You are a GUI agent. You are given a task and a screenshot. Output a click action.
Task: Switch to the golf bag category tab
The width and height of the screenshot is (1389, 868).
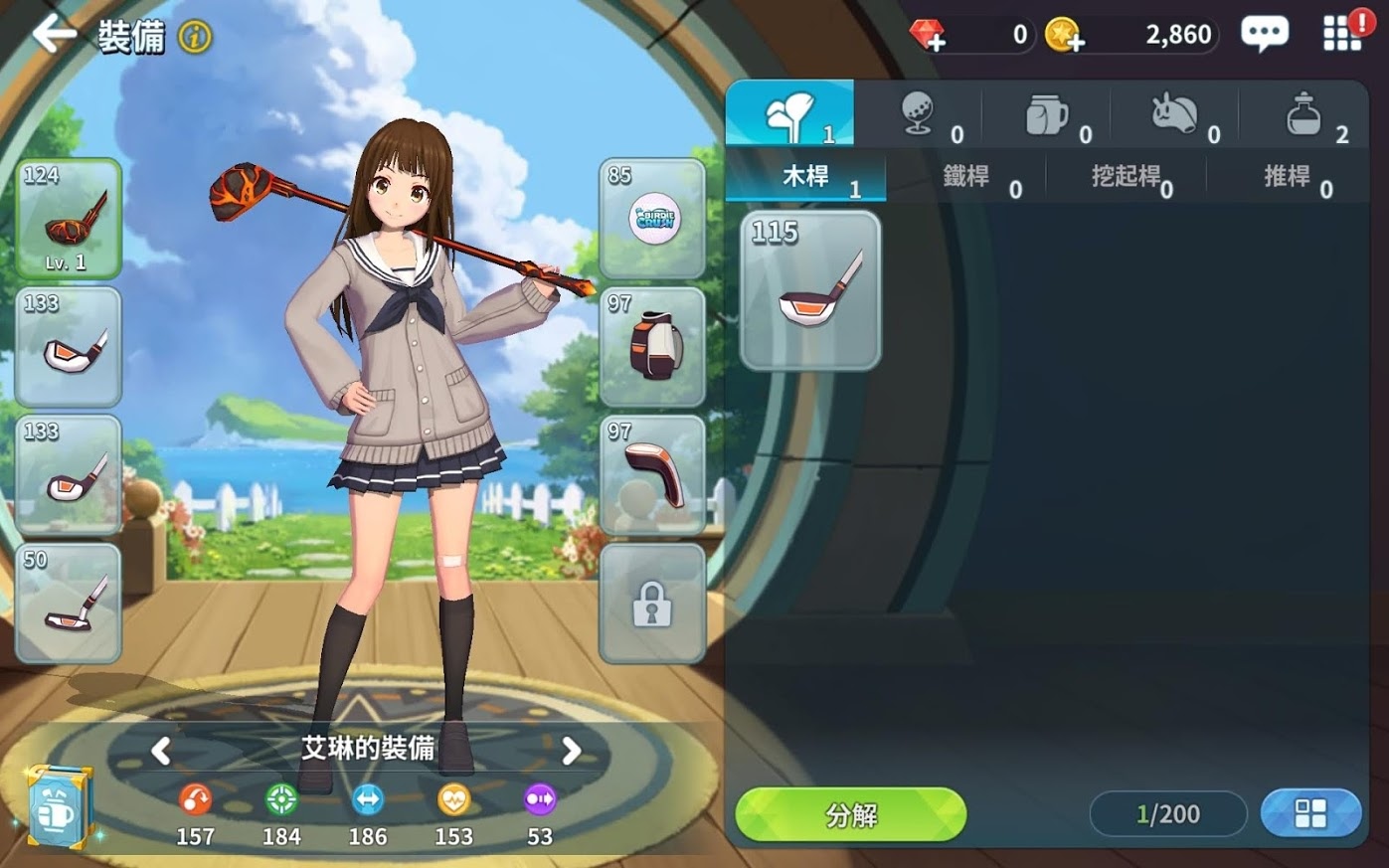point(1047,115)
